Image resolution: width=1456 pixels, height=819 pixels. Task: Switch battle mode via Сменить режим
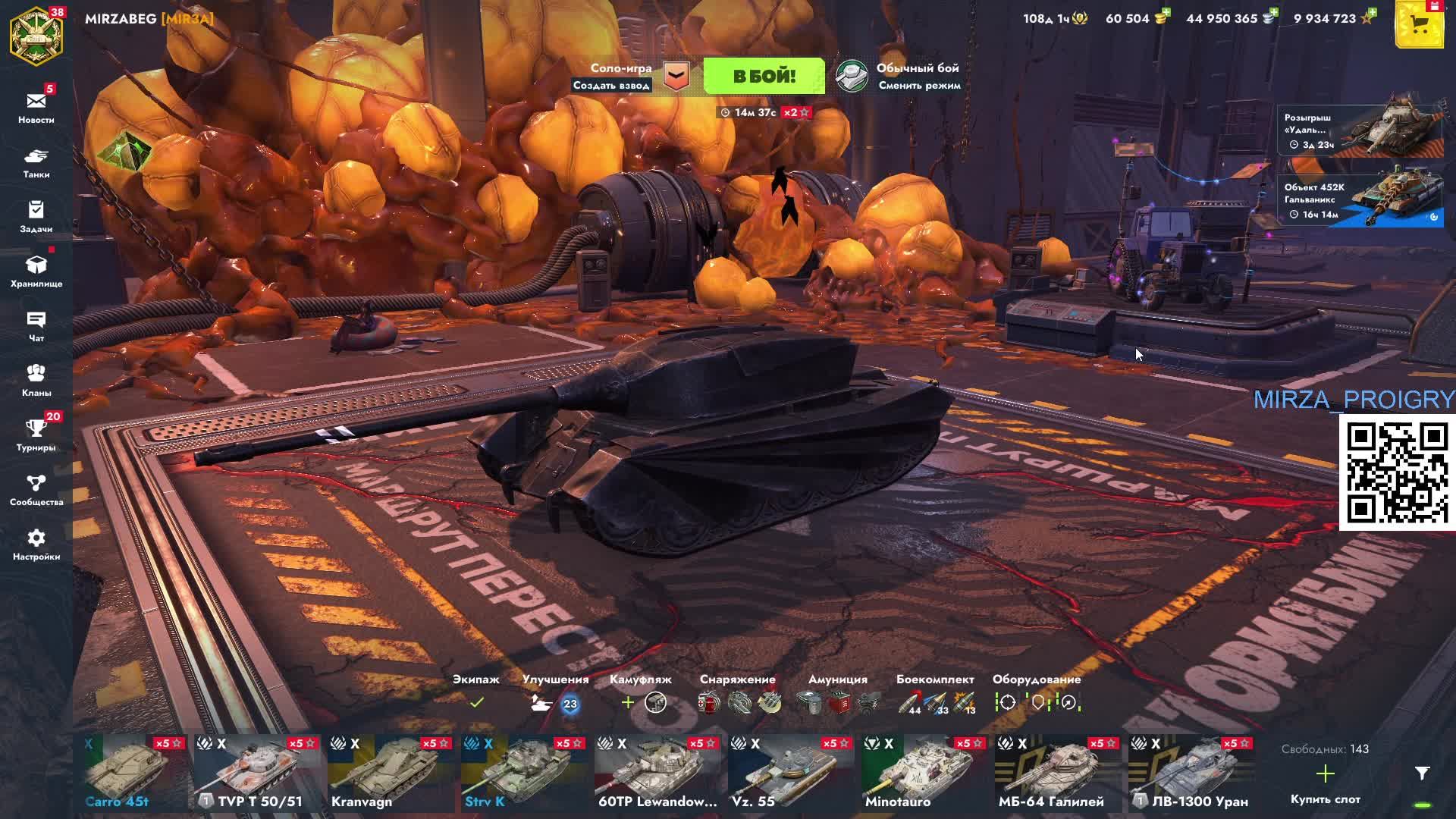click(919, 85)
